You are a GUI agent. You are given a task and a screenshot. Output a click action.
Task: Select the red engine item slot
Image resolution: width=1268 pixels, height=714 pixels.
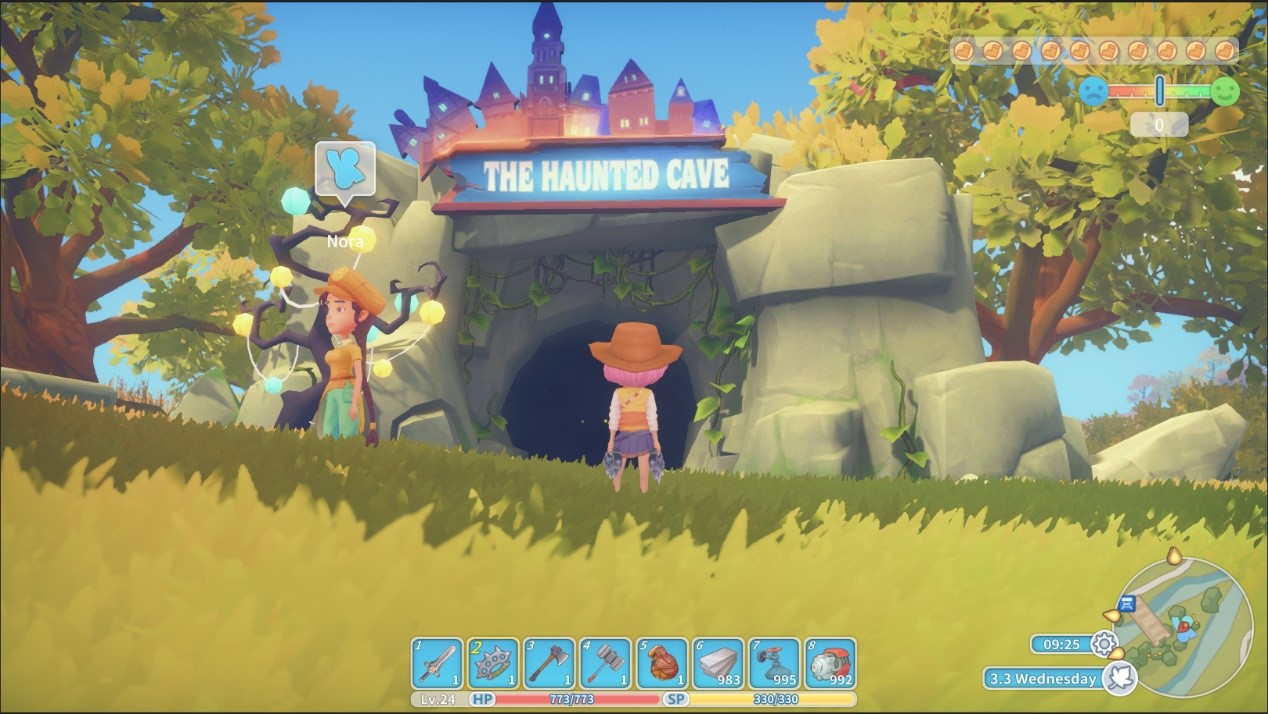830,663
